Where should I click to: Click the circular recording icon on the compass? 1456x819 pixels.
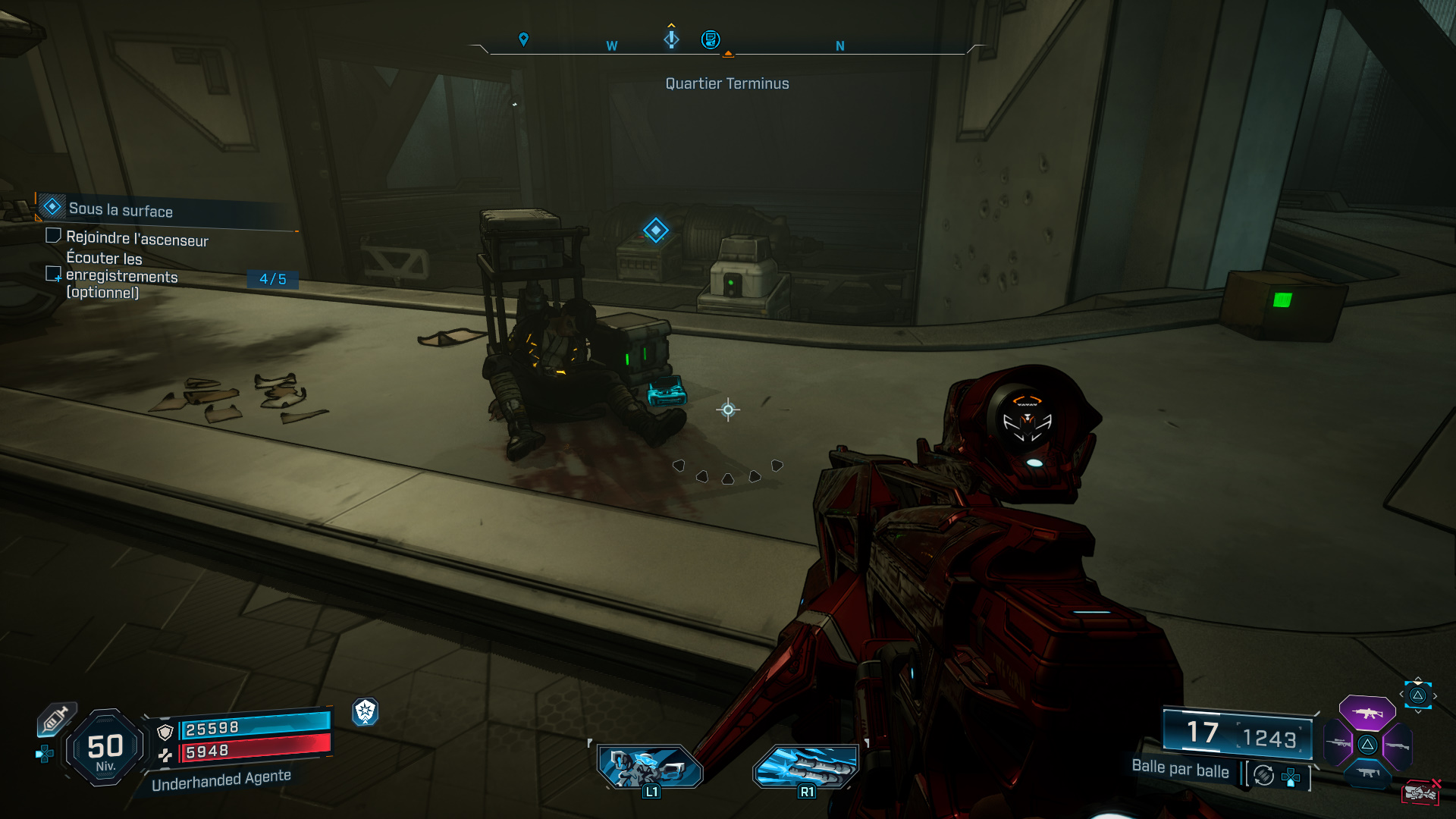(711, 39)
